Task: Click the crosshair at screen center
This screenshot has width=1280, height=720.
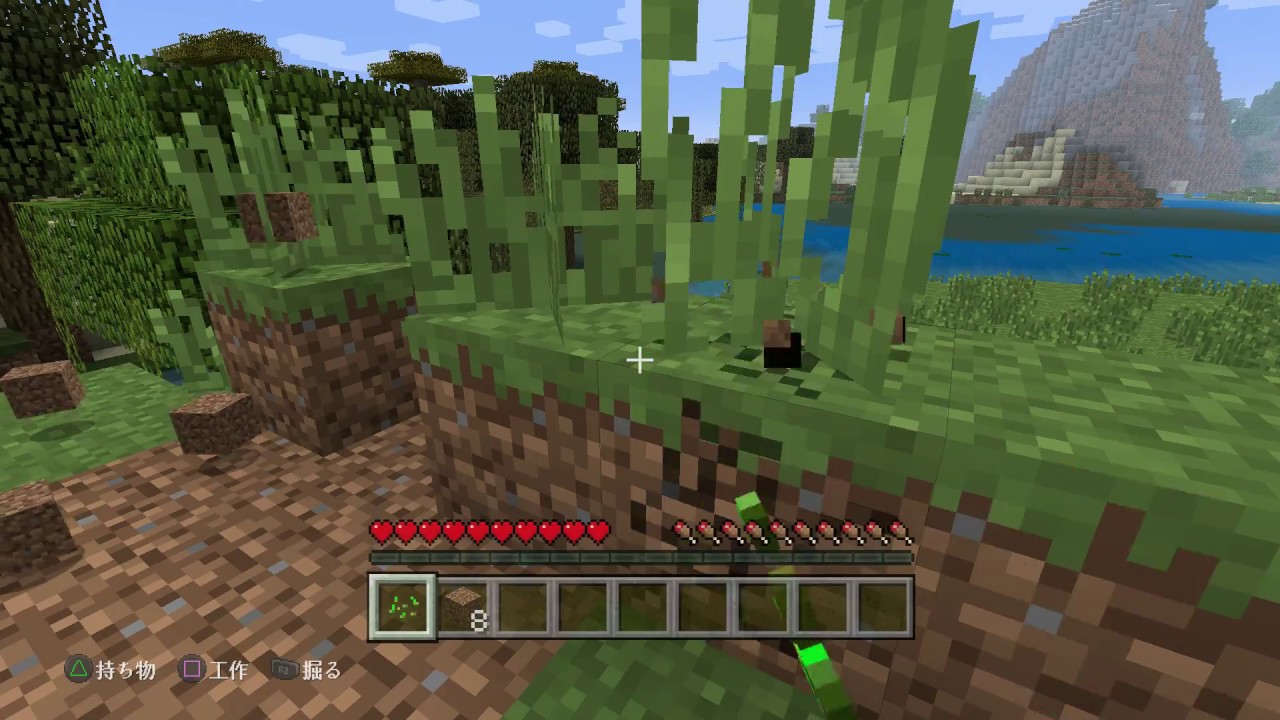Action: [x=640, y=360]
